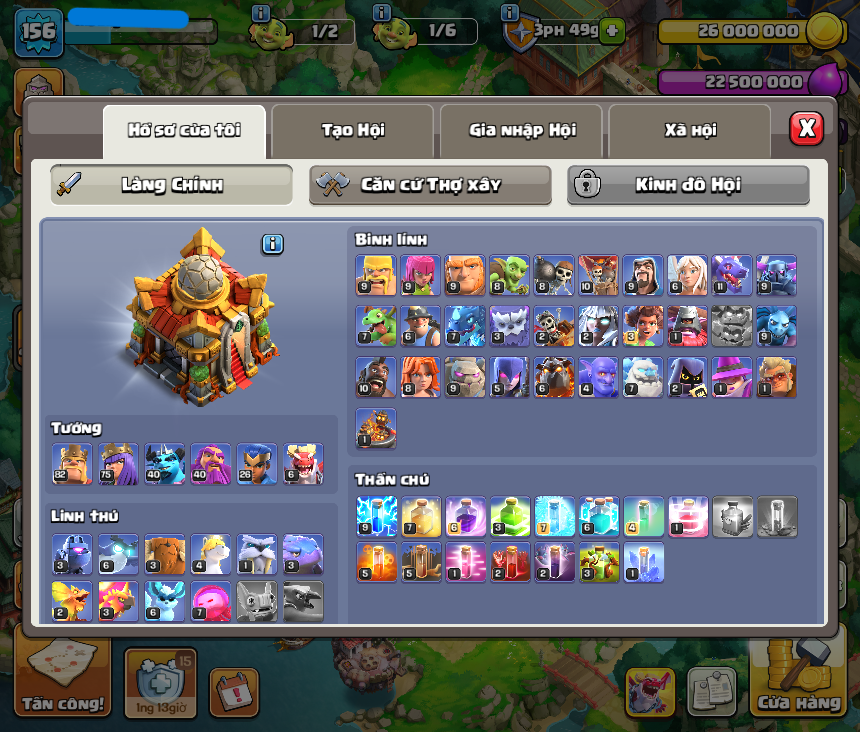The width and height of the screenshot is (860, 732).
Task: Choose the Barbarian King hero icon
Action: (x=72, y=464)
